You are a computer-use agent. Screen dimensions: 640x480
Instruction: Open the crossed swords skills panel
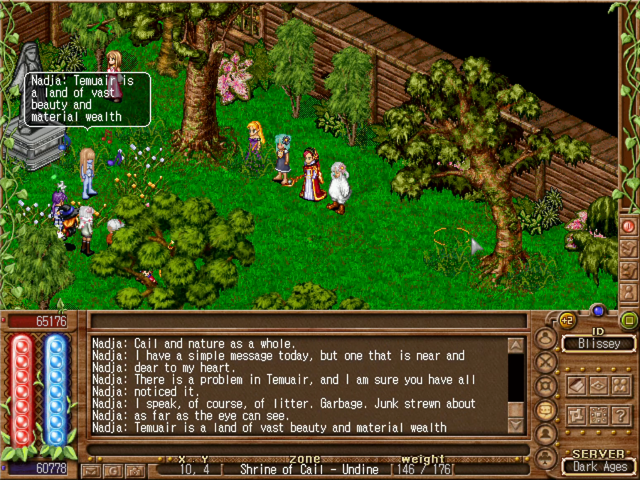pyautogui.click(x=546, y=362)
